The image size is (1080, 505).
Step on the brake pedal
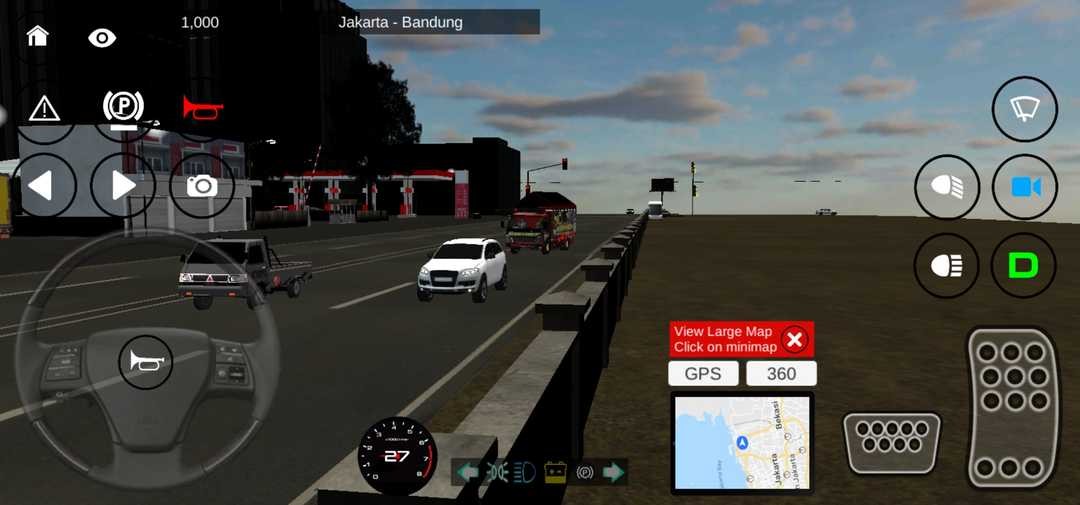[893, 442]
